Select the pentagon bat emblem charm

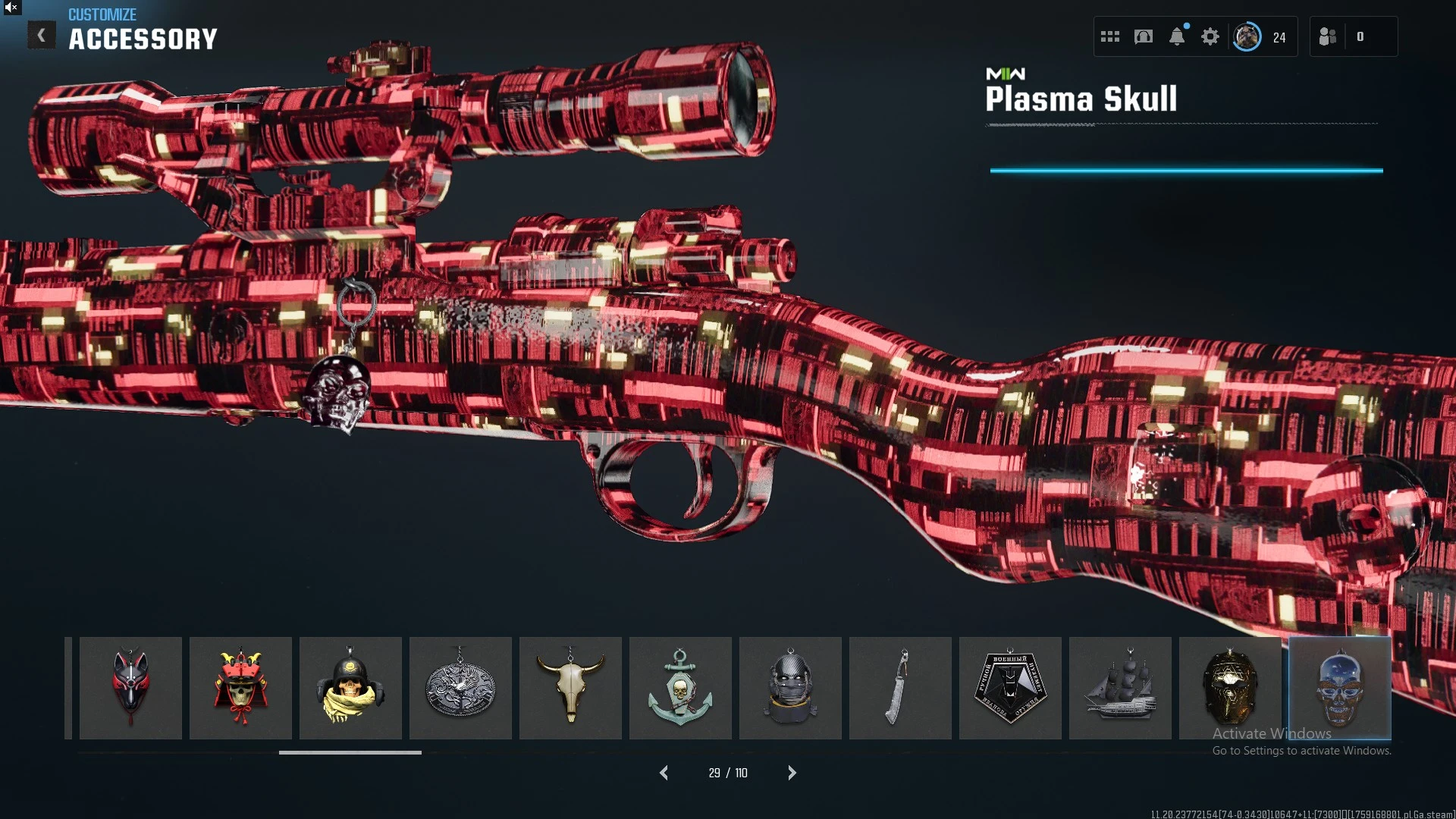pyautogui.click(x=1010, y=688)
